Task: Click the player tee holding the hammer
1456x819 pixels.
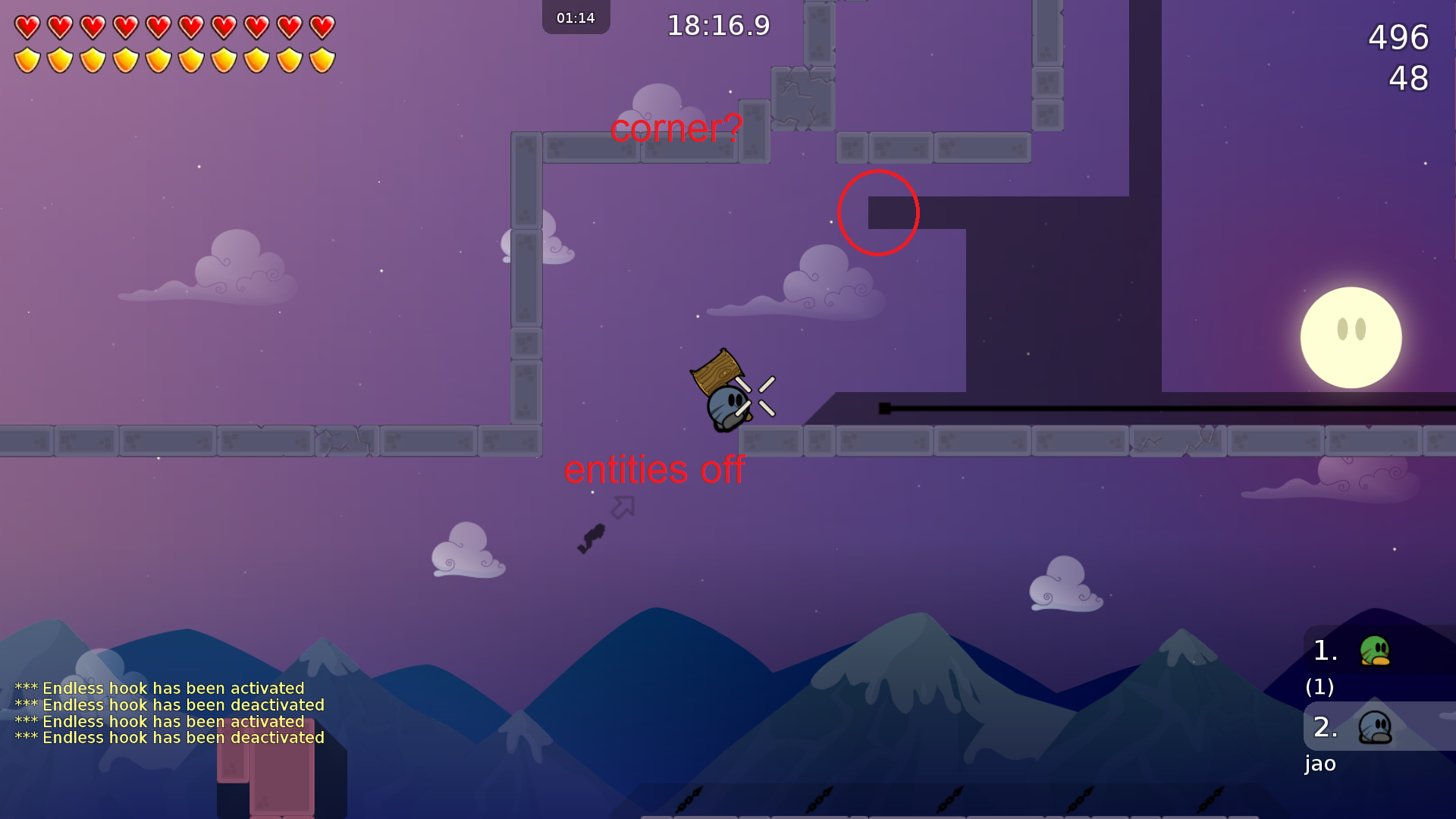Action: pyautogui.click(x=726, y=406)
